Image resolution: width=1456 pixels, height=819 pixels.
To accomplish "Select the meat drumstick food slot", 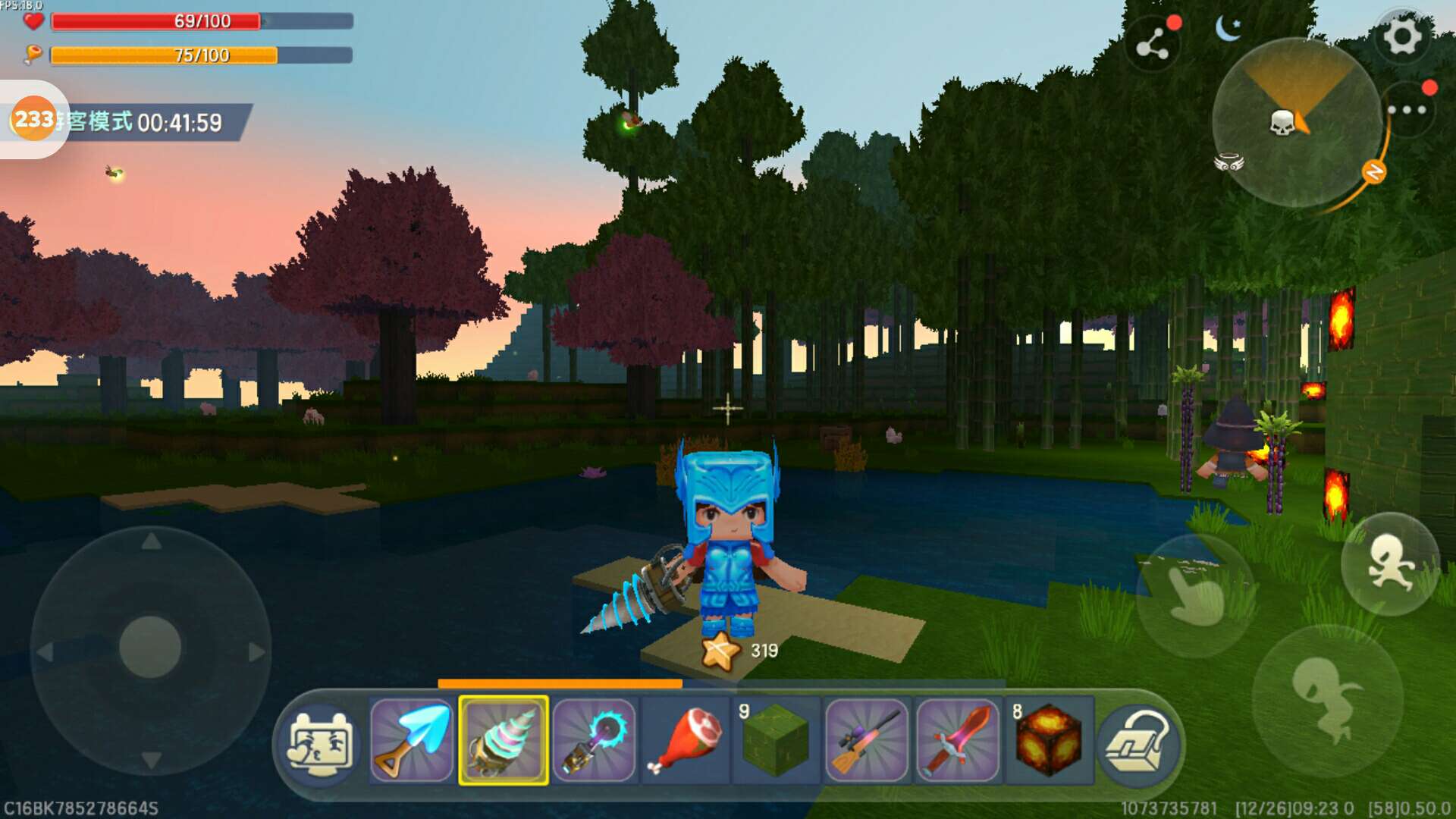I will (x=686, y=740).
